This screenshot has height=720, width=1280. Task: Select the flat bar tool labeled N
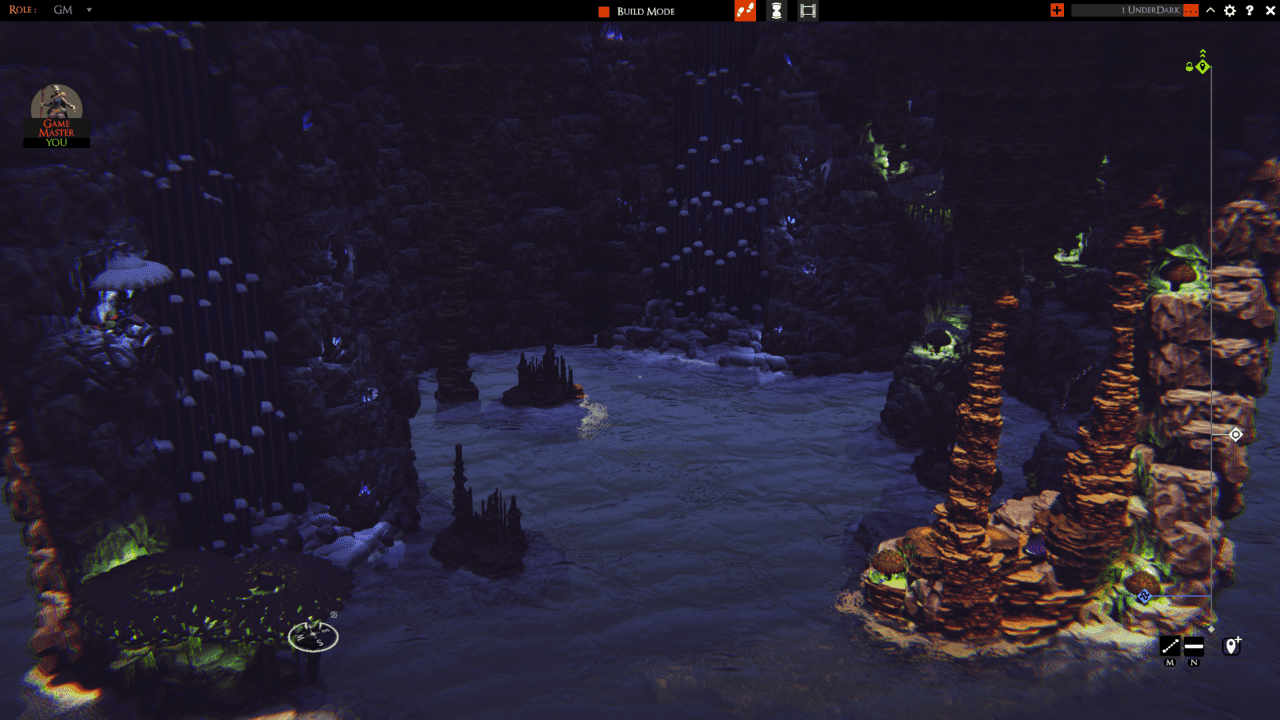point(1194,646)
